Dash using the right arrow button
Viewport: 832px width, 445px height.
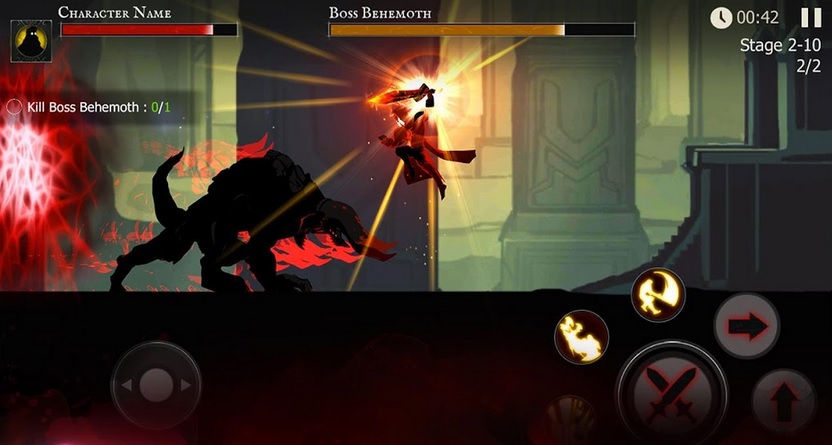(x=746, y=325)
